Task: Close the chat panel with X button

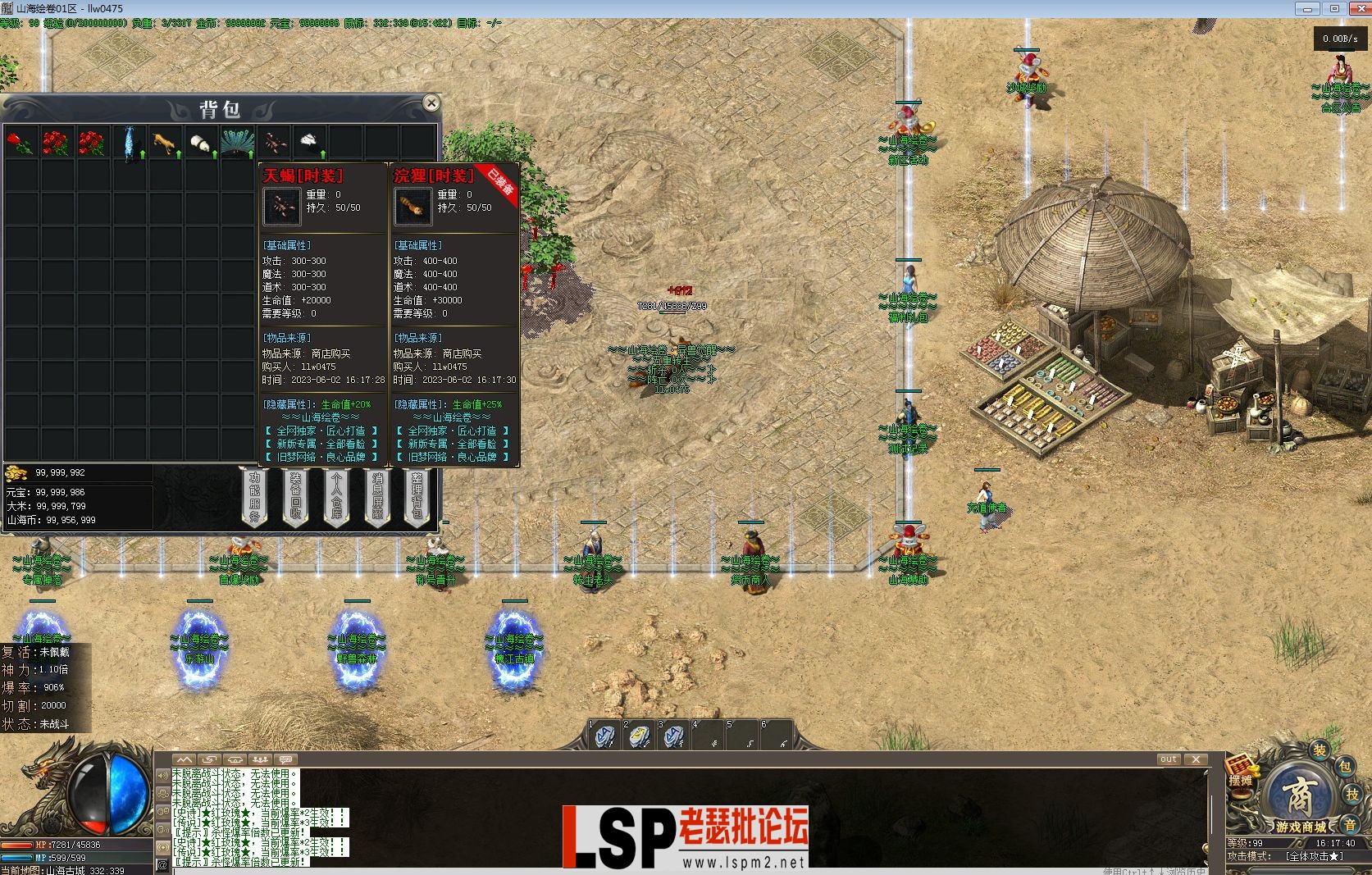Action: 1196,759
